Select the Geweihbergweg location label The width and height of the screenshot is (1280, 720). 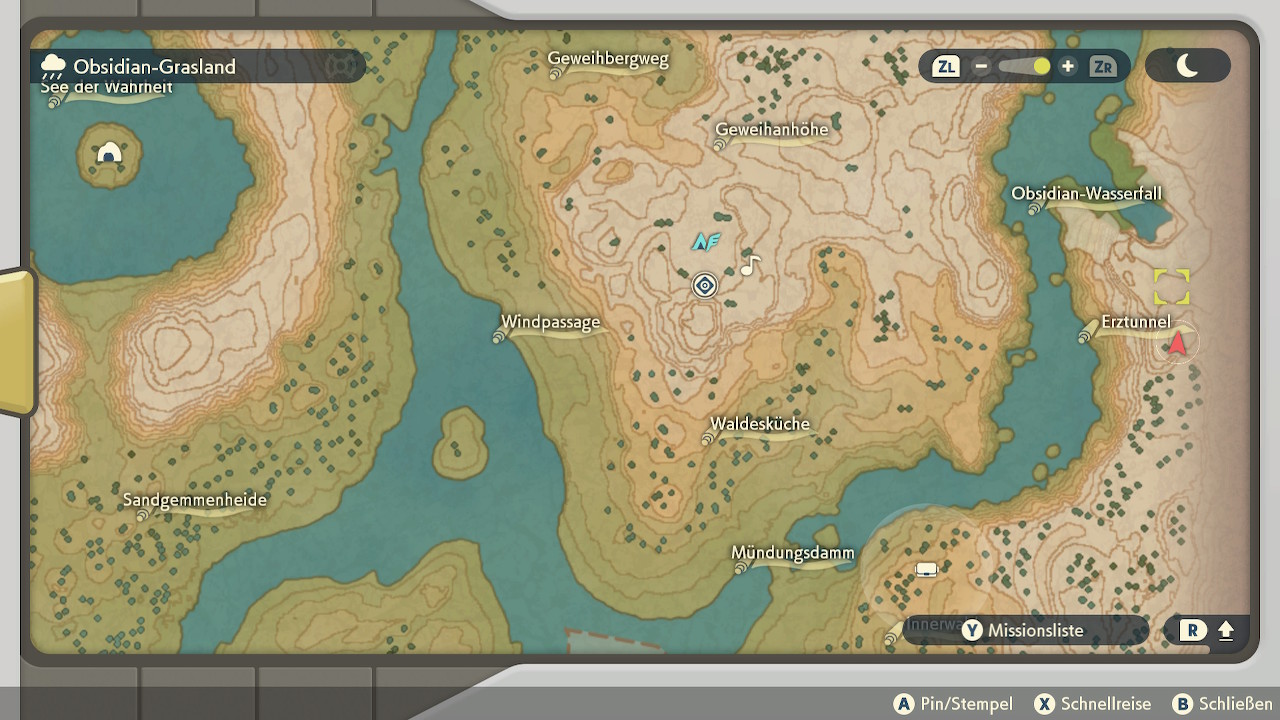(x=608, y=59)
